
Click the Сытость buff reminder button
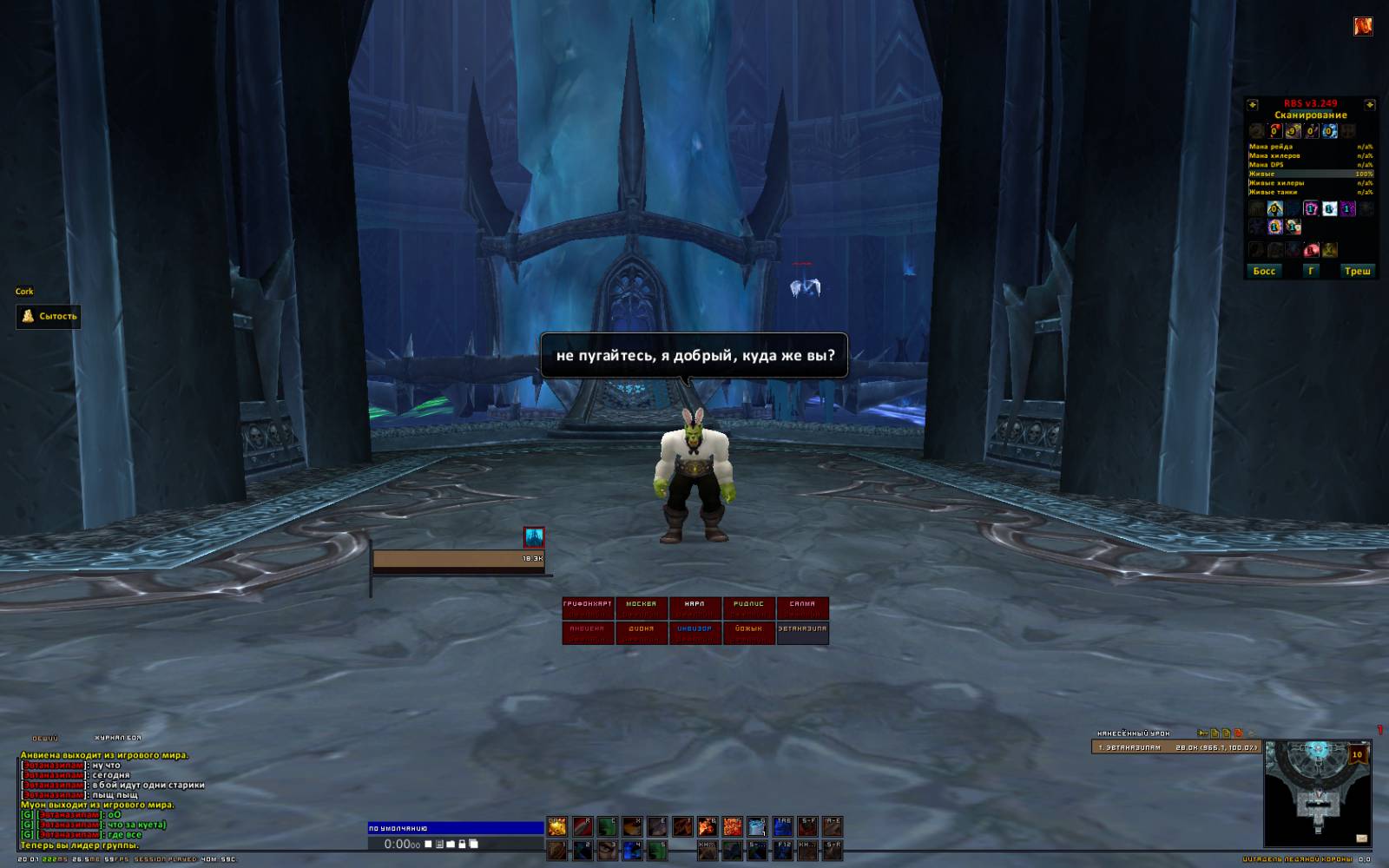coord(49,316)
